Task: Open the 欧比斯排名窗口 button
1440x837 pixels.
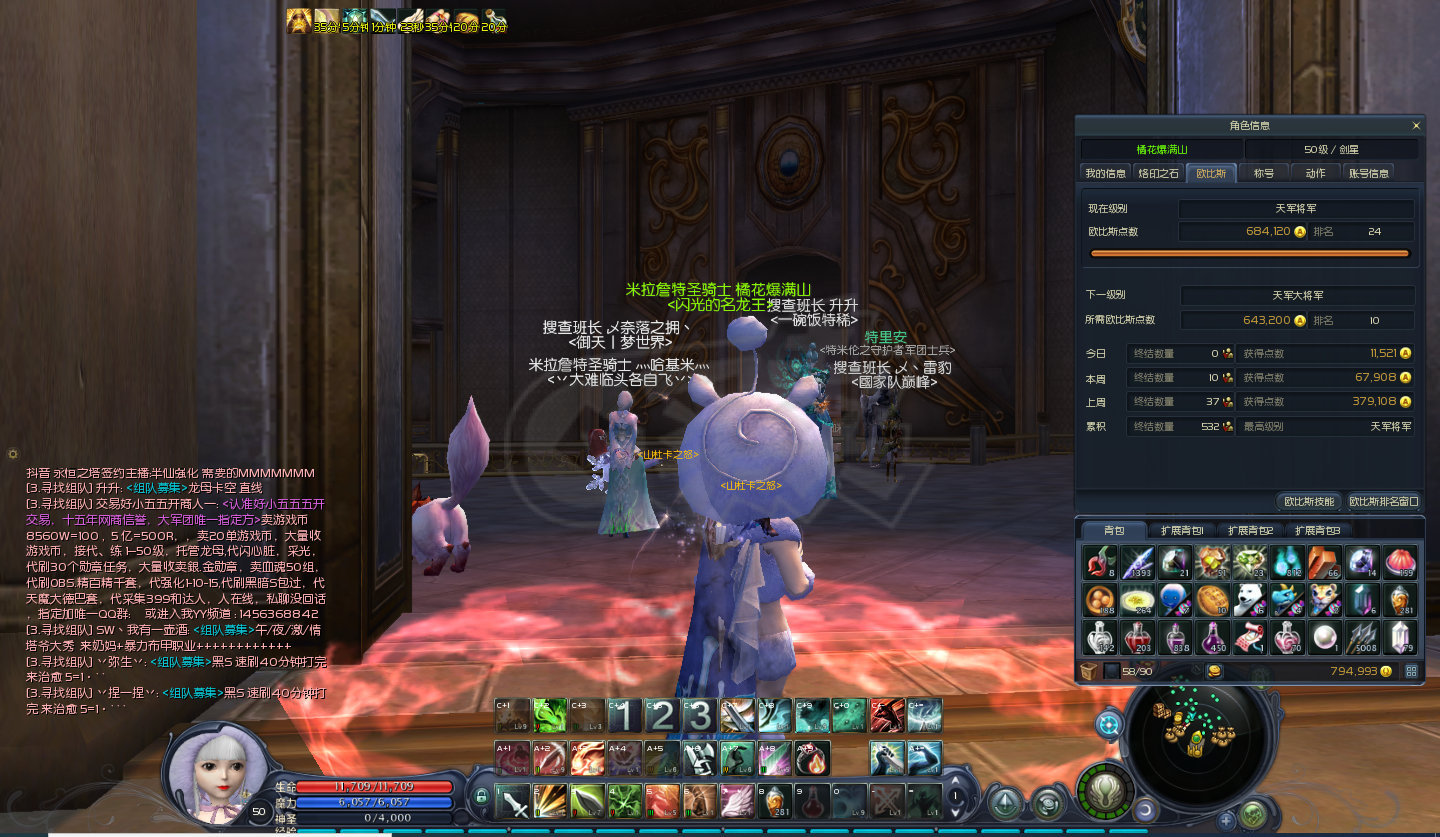Action: point(1384,501)
